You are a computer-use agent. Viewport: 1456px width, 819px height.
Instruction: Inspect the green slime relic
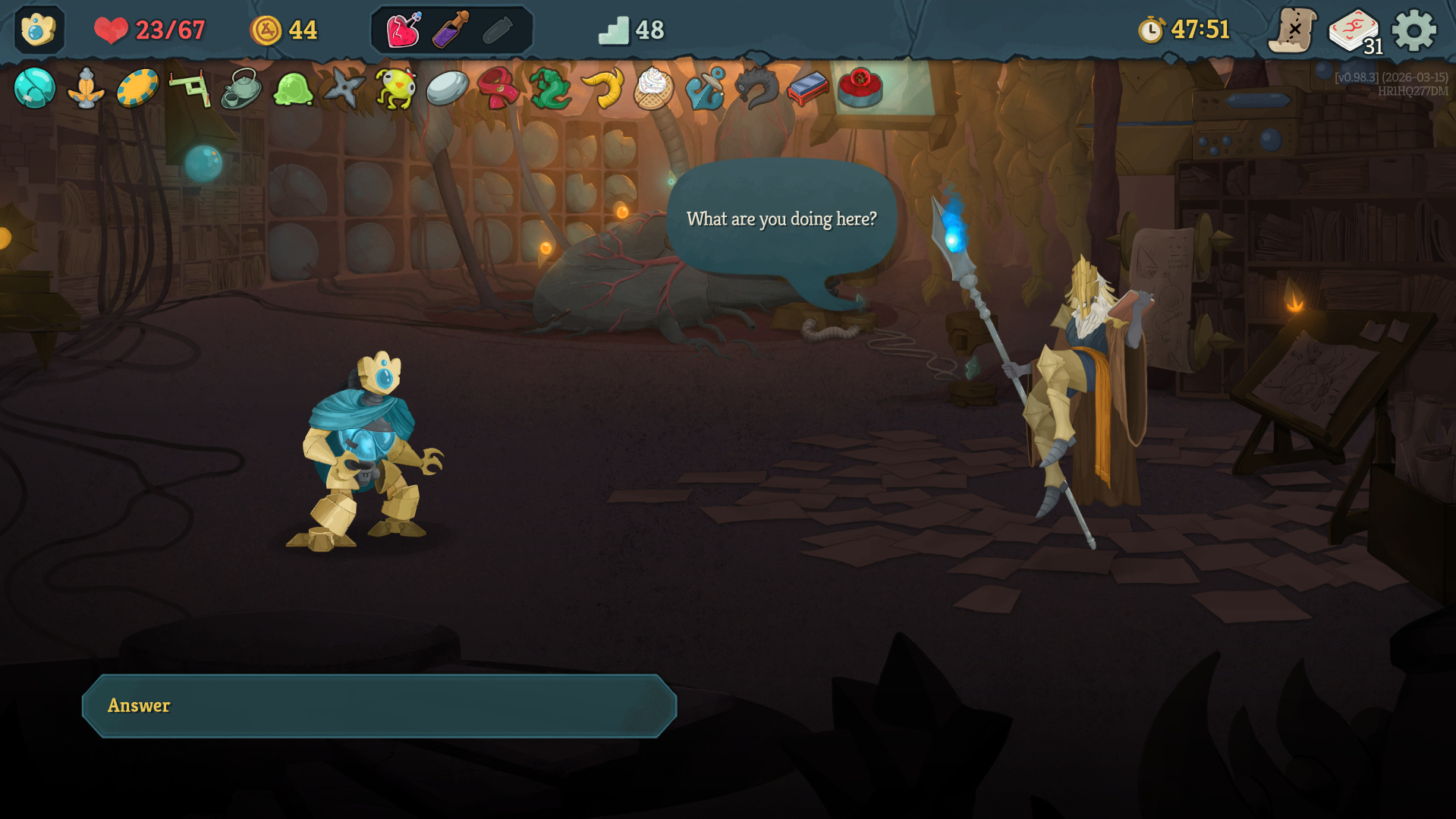[x=293, y=89]
